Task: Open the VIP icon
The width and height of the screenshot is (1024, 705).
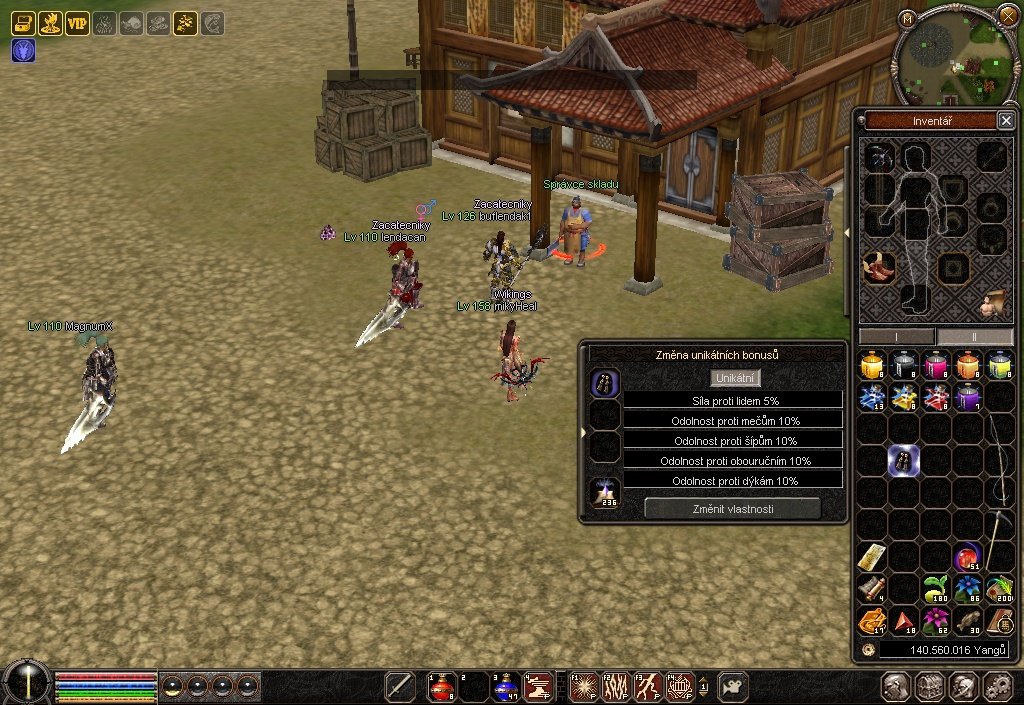Action: [77, 24]
